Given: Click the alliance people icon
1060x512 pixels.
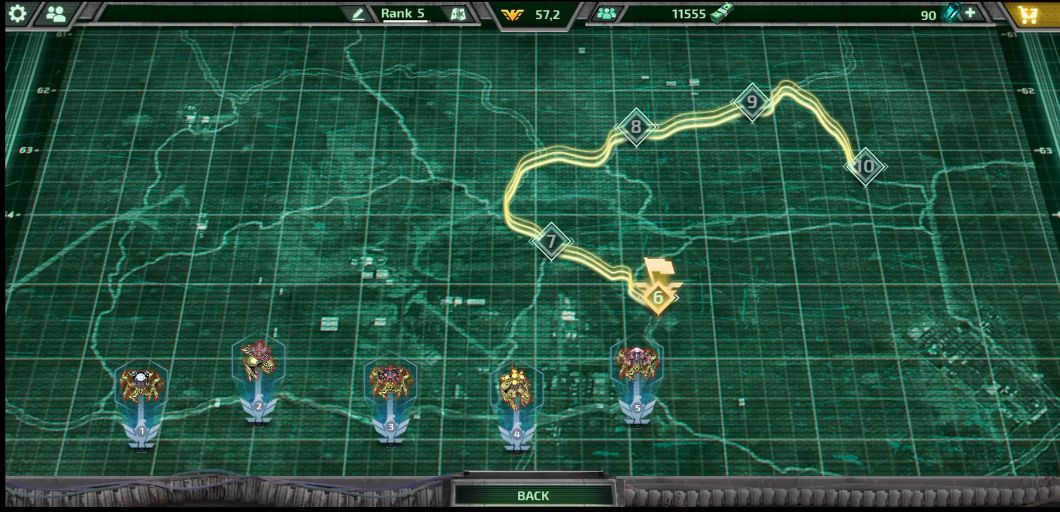Looking at the screenshot, I should pos(606,14).
